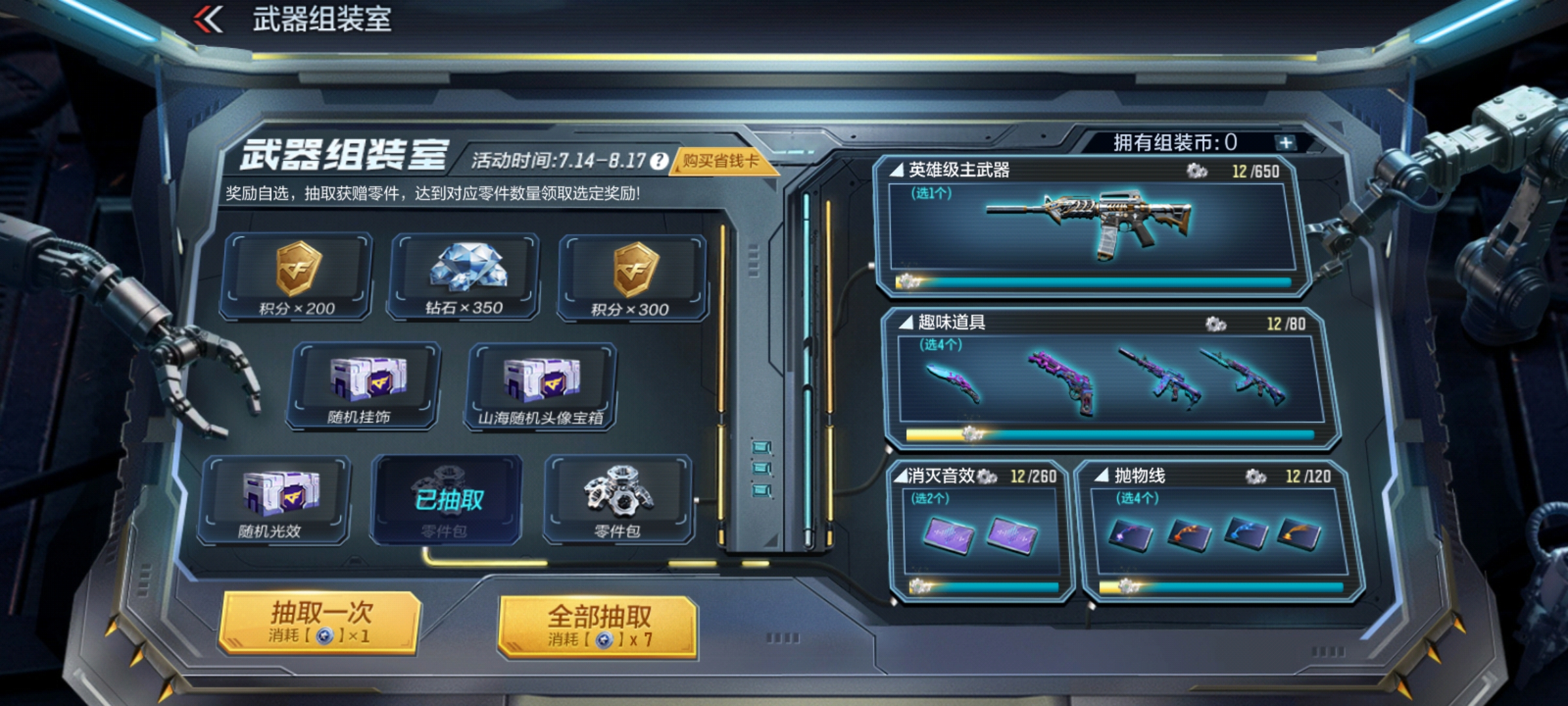Tap the back arrow to exit 武器组装室
Viewport: 1568px width, 706px height.
coord(206,18)
